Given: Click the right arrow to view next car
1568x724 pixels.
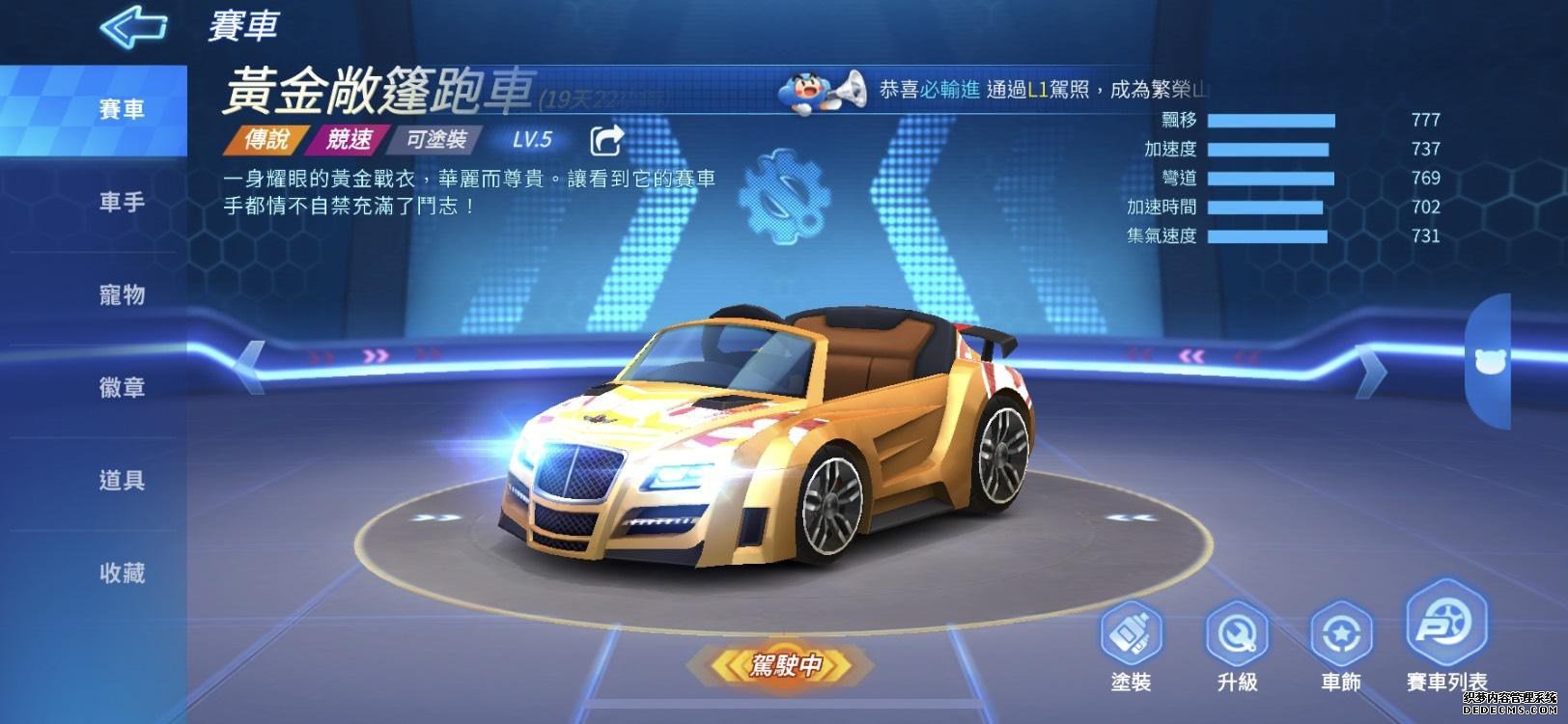Looking at the screenshot, I should pos(1368,368).
